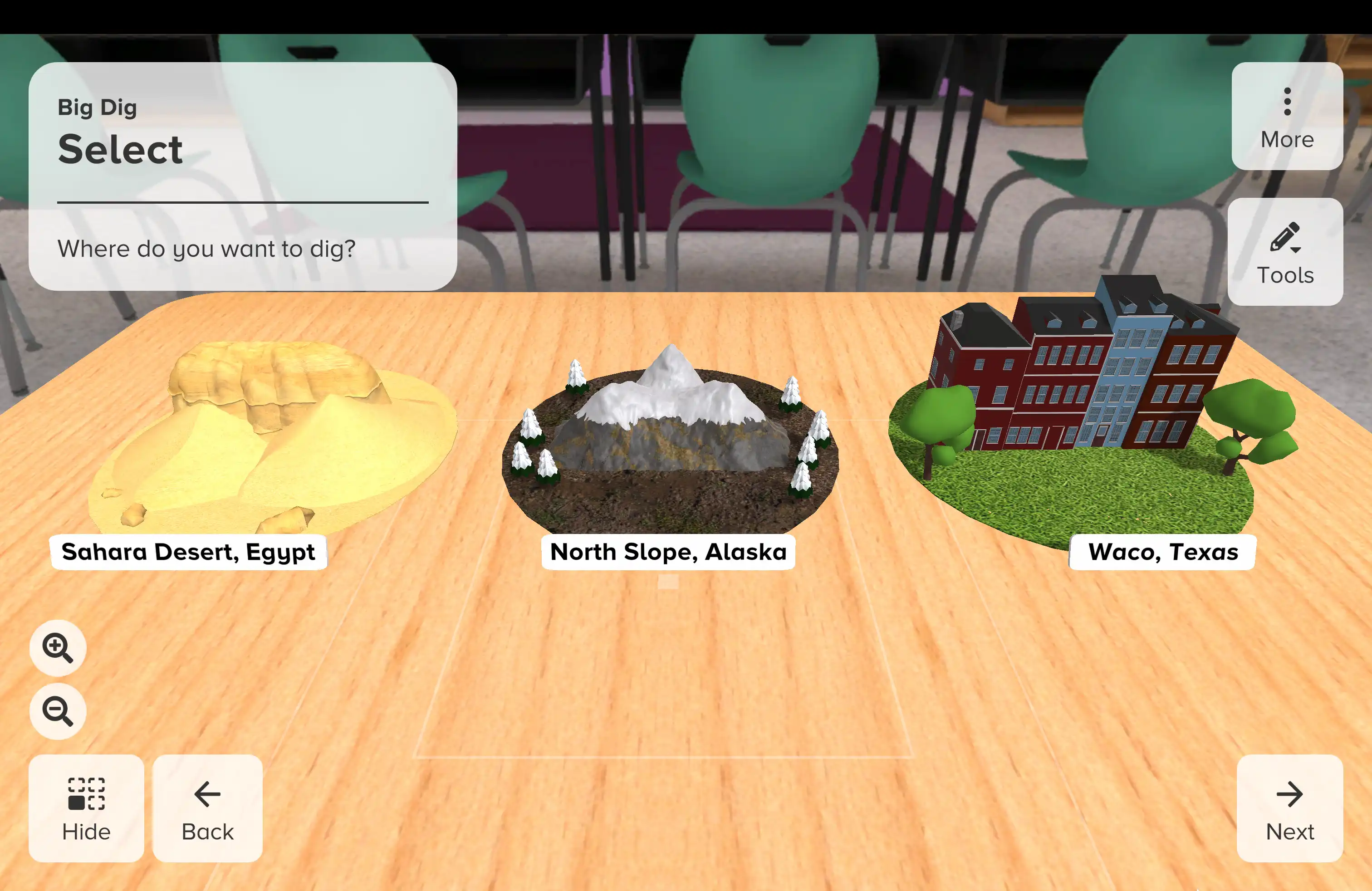Viewport: 1372px width, 891px height.
Task: Open the Tools panel
Action: click(1285, 252)
